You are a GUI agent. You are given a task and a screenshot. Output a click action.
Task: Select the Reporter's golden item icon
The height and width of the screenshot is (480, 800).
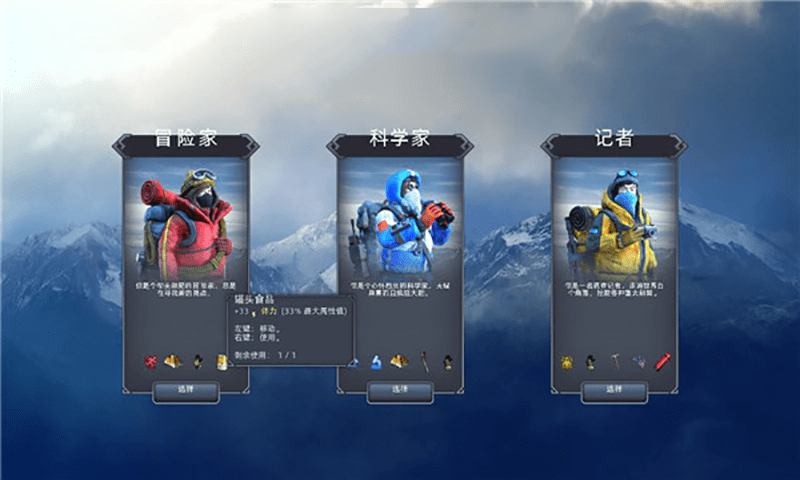tap(567, 361)
